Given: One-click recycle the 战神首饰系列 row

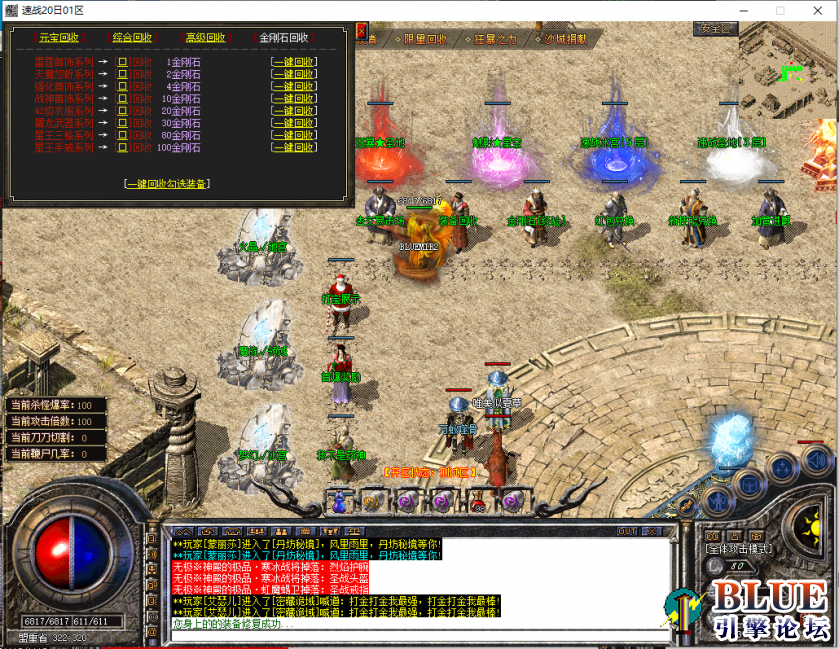Looking at the screenshot, I should click(294, 99).
